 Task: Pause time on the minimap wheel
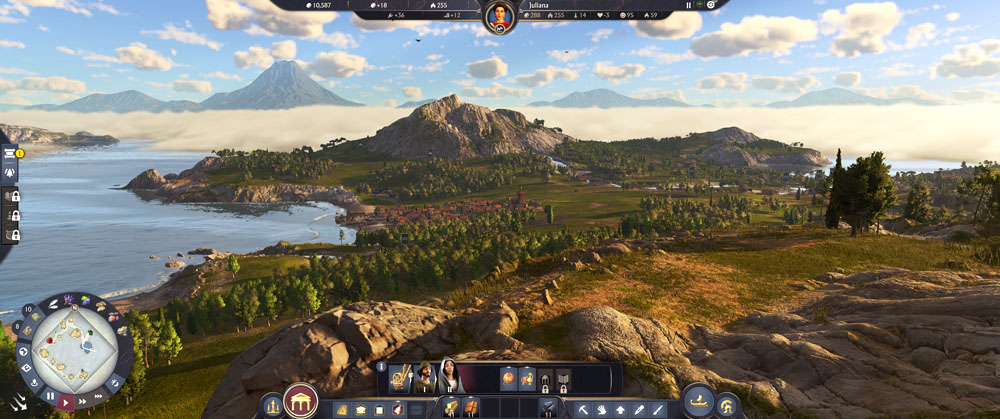[50, 396]
